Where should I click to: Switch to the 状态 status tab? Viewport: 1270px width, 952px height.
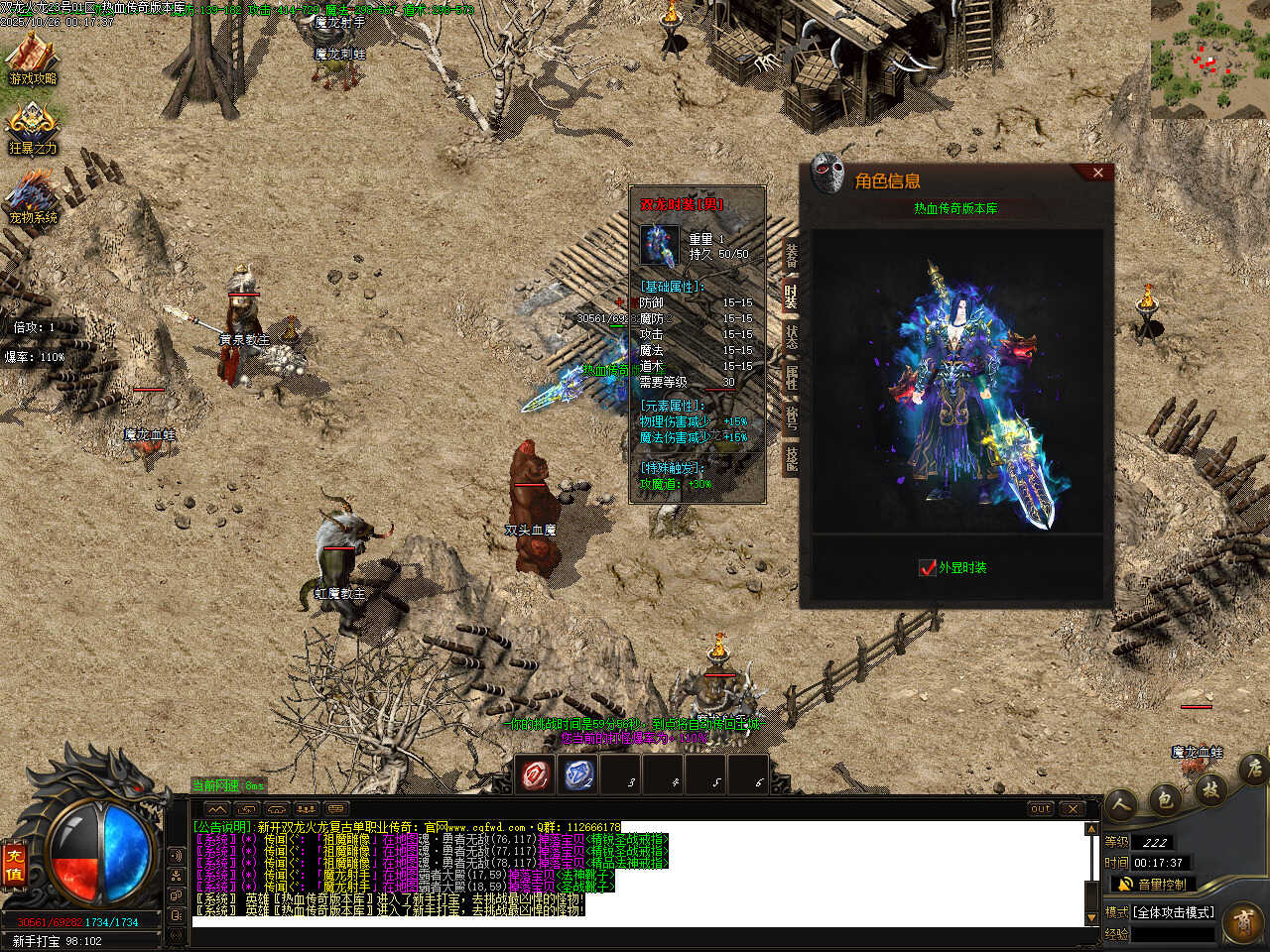click(791, 335)
